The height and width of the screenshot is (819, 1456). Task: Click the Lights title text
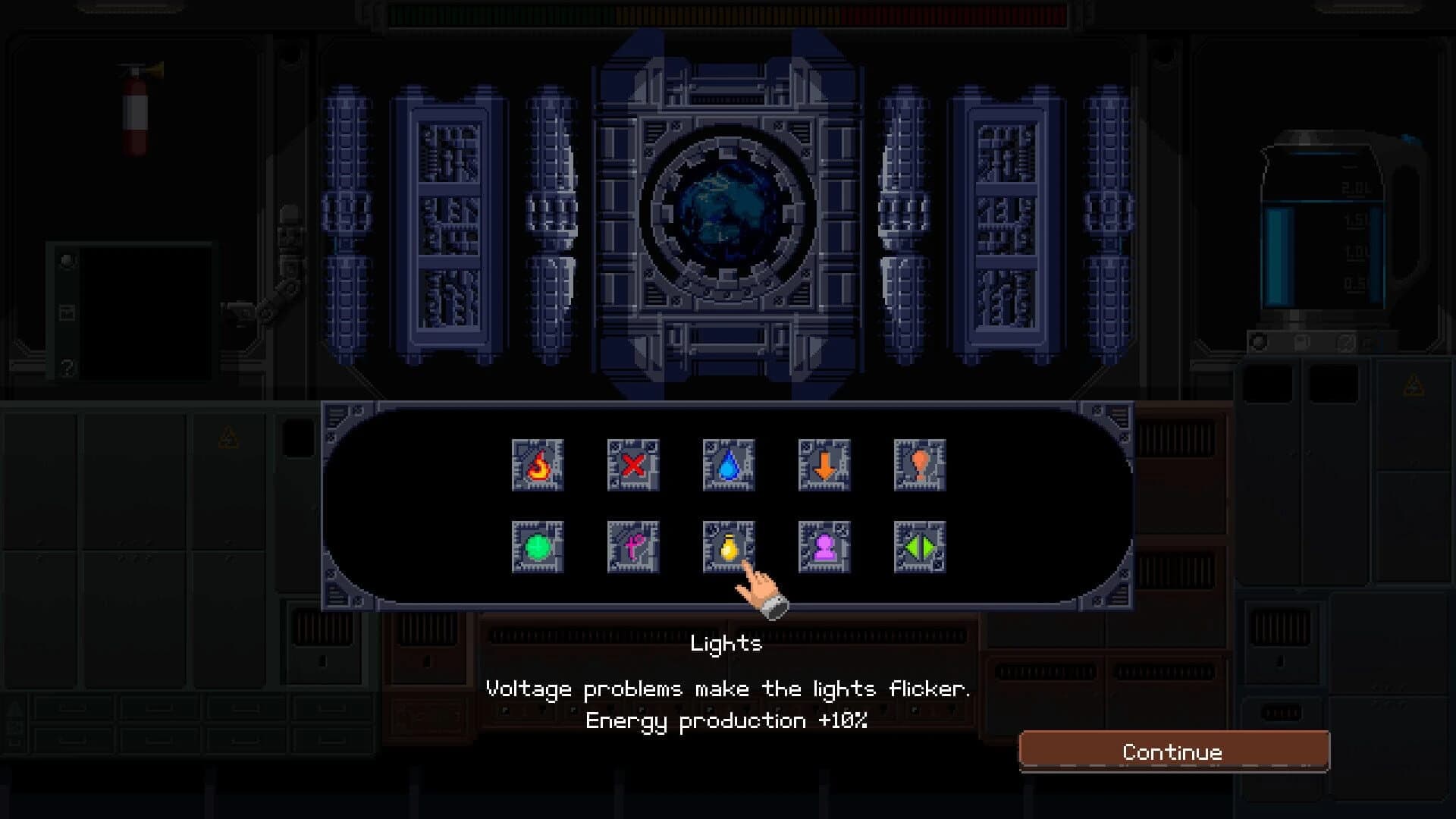726,644
